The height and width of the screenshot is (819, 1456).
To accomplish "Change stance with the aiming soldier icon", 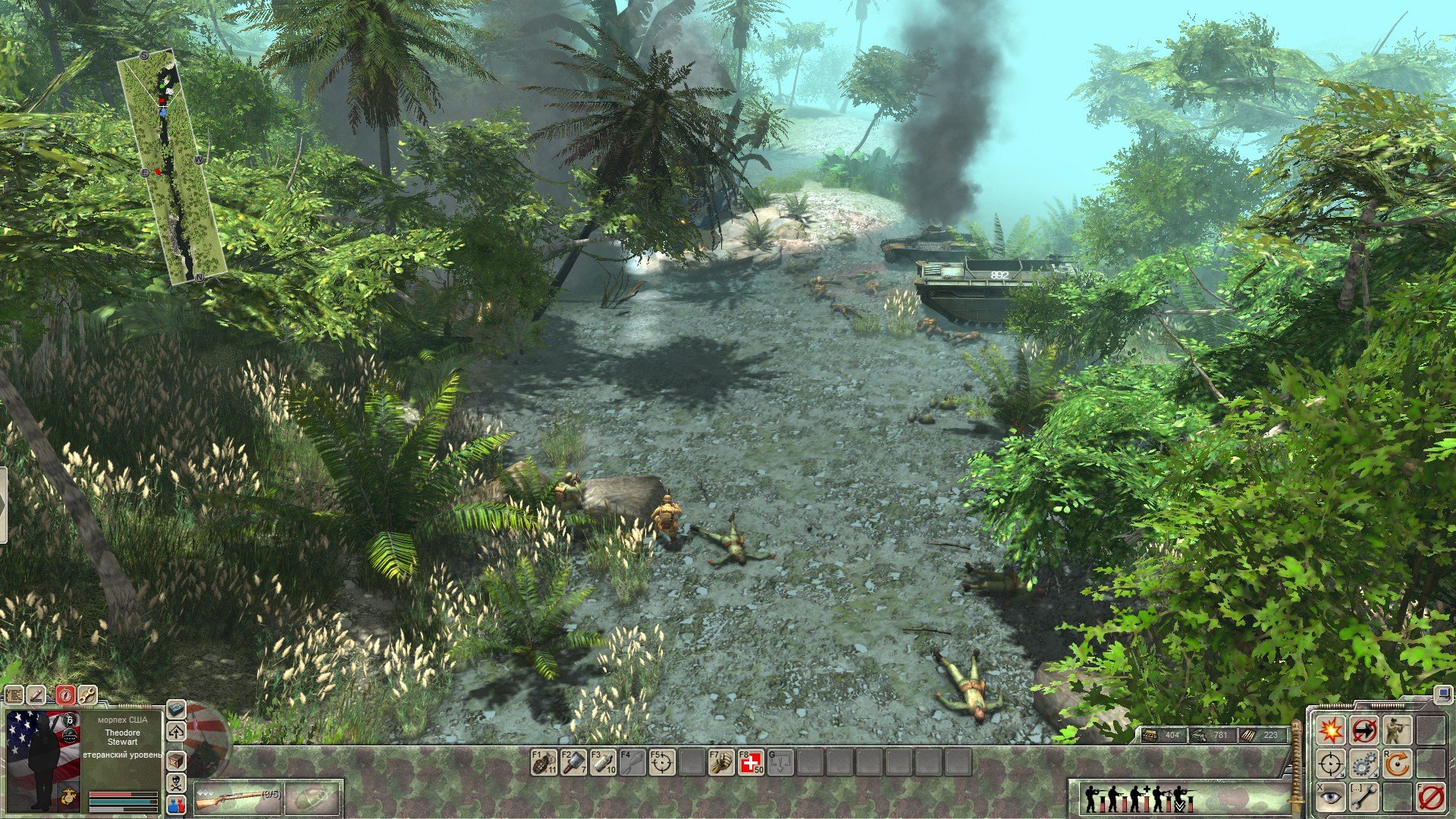I will click(x=1397, y=731).
